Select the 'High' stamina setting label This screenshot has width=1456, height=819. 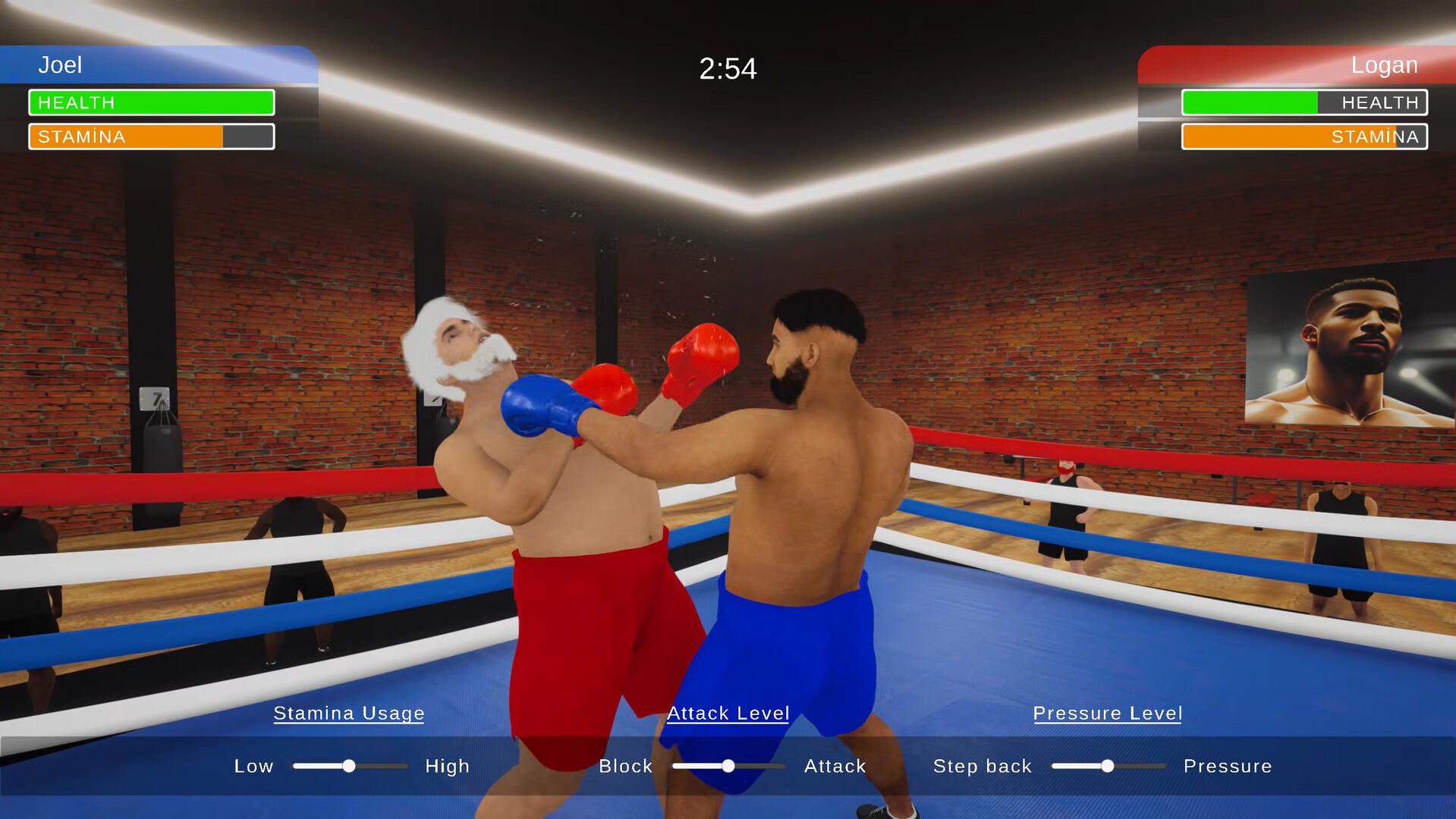tap(448, 766)
